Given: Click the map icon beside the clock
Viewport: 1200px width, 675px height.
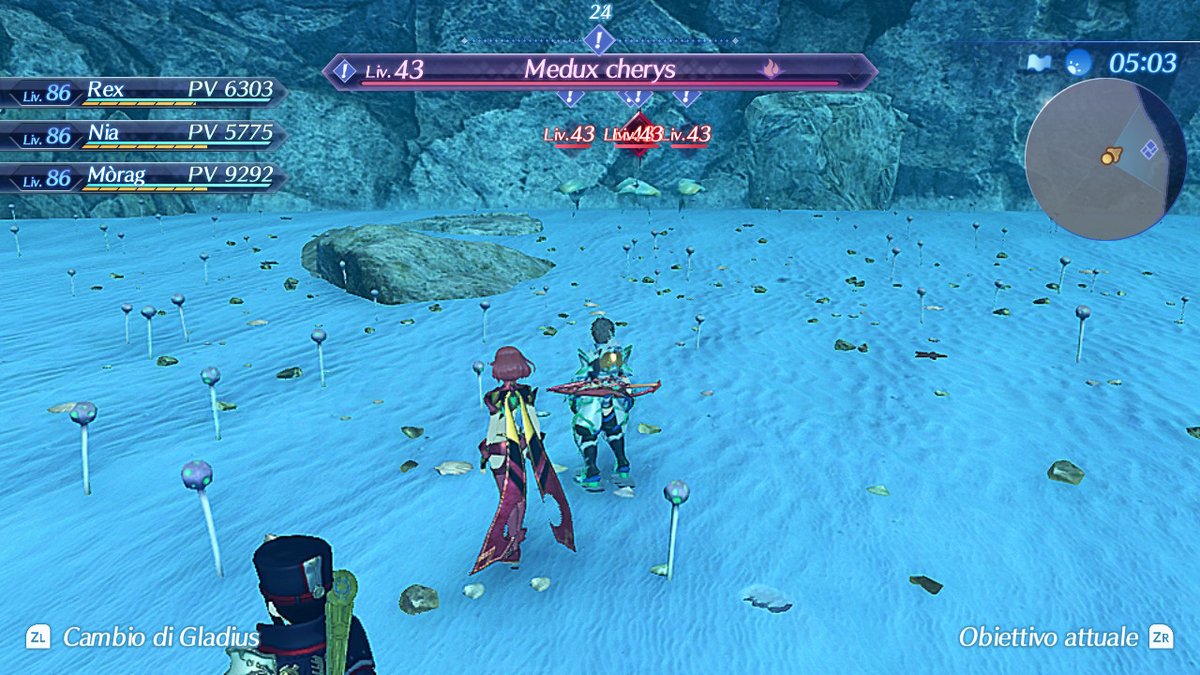Looking at the screenshot, I should click(x=1037, y=63).
